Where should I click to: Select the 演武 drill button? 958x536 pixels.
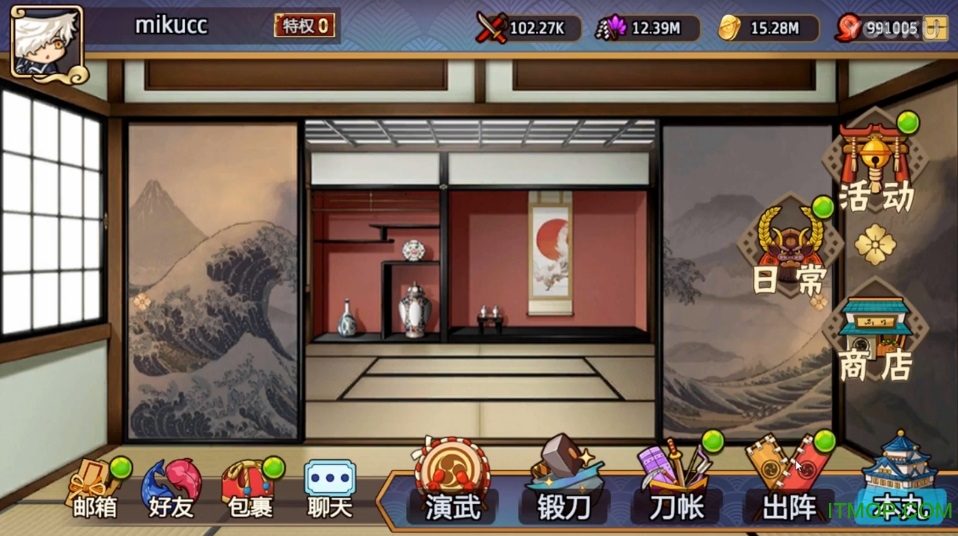tap(451, 485)
